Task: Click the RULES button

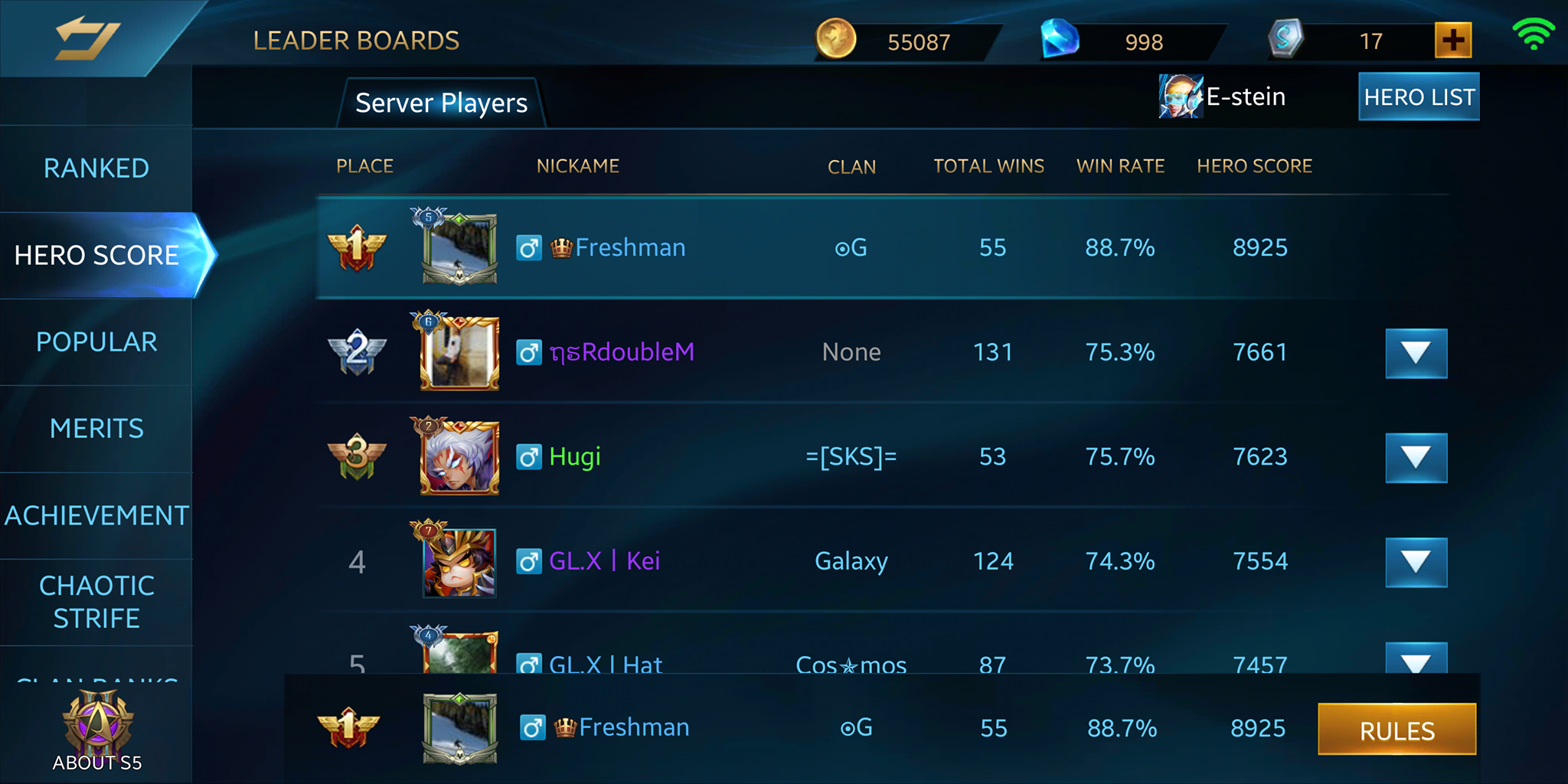Action: coord(1396,730)
